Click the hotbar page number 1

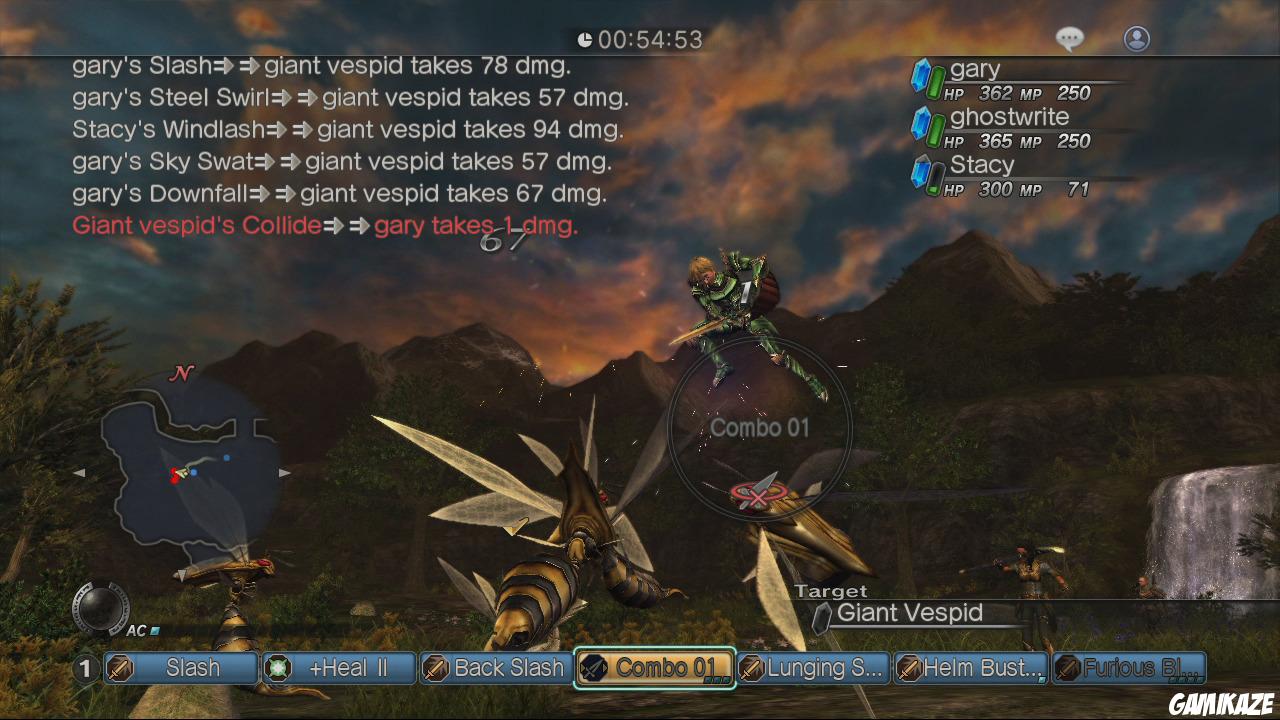pyautogui.click(x=86, y=668)
